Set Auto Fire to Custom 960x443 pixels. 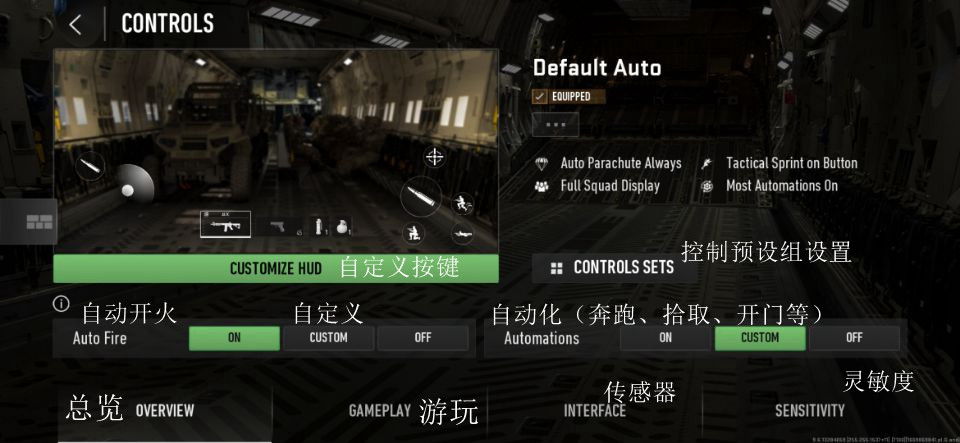[x=328, y=338]
